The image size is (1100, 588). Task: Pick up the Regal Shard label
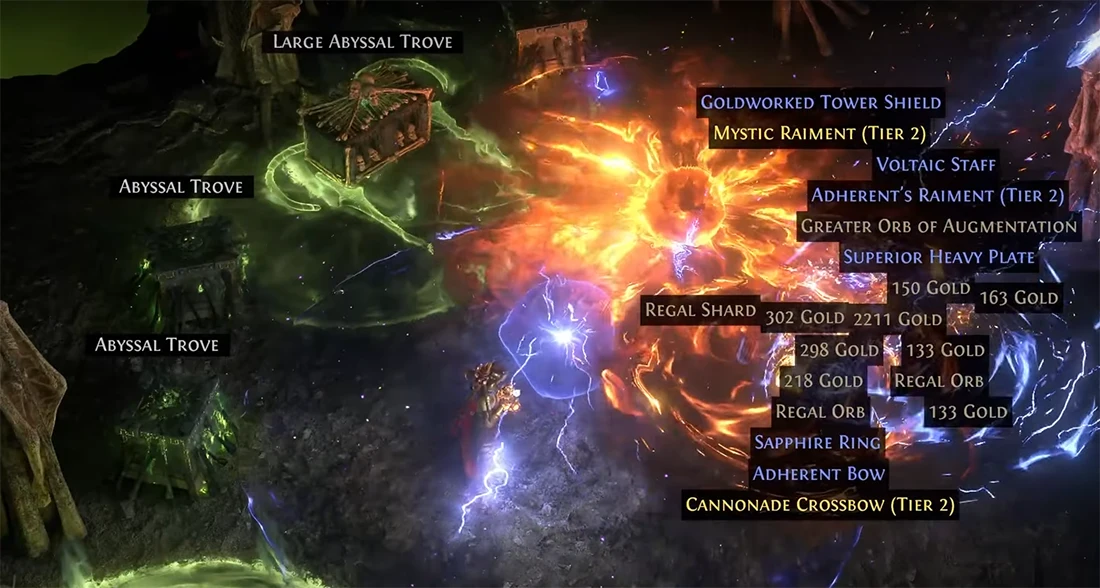(700, 310)
